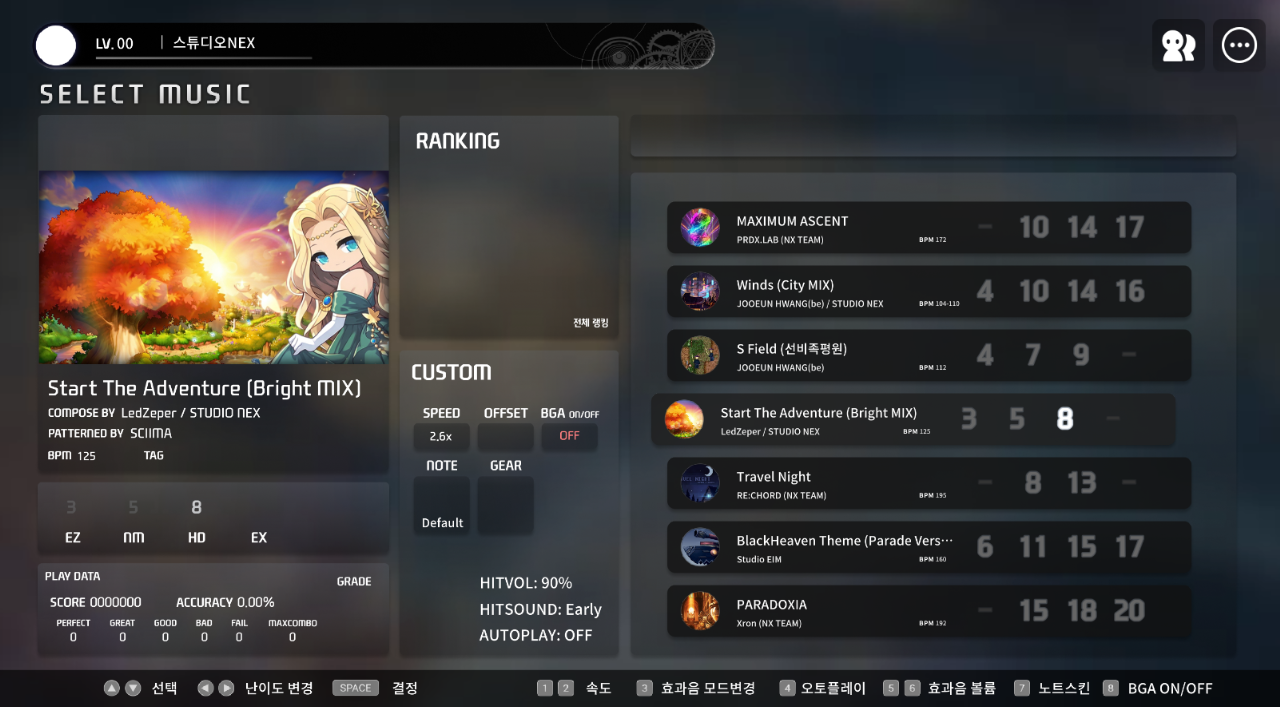Select the MAXIMUM ASCENT song row
The width and height of the screenshot is (1280, 707).
pyautogui.click(x=928, y=228)
